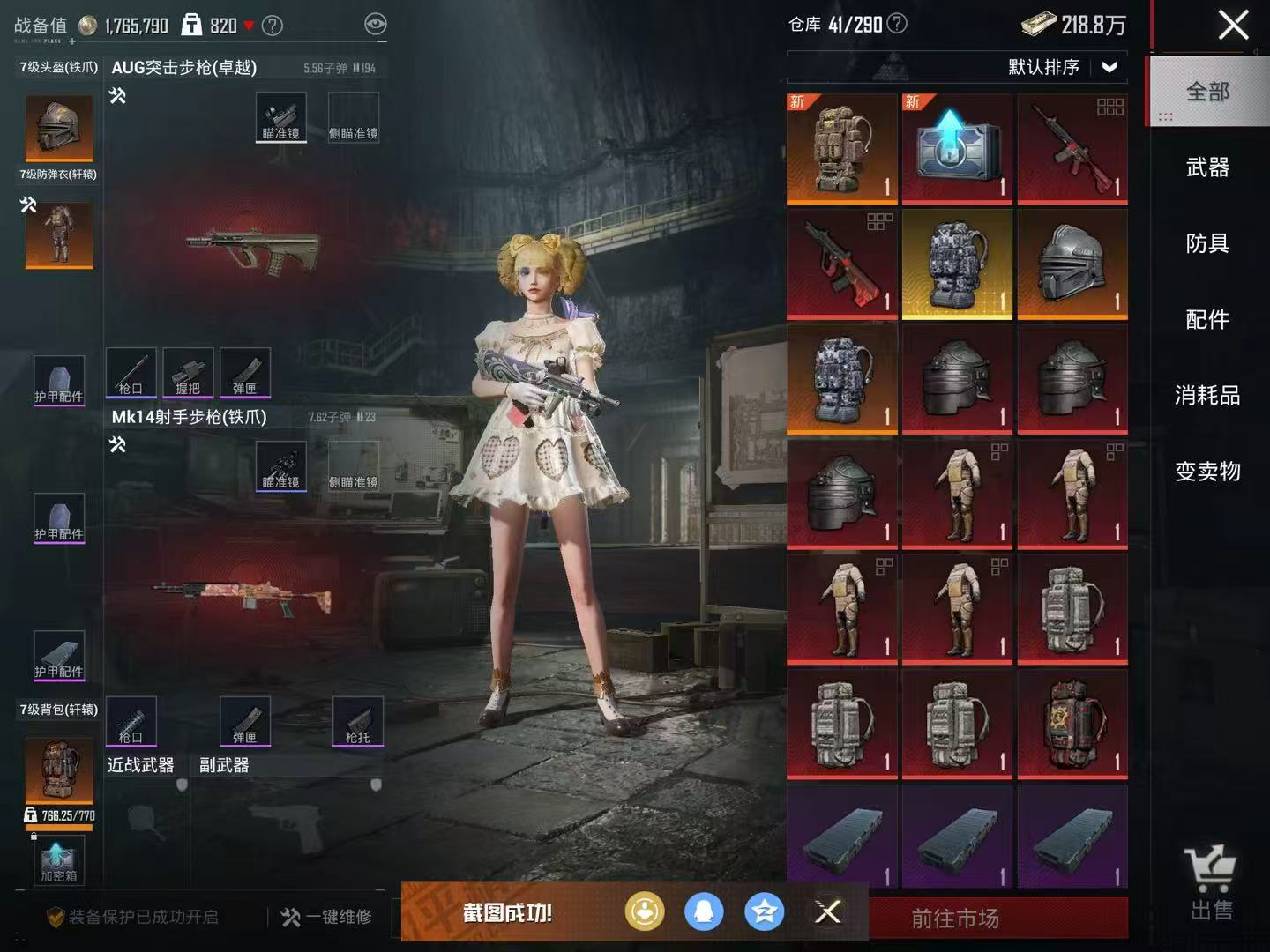Select the red and black backpack item
The height and width of the screenshot is (952, 1270).
1072,725
